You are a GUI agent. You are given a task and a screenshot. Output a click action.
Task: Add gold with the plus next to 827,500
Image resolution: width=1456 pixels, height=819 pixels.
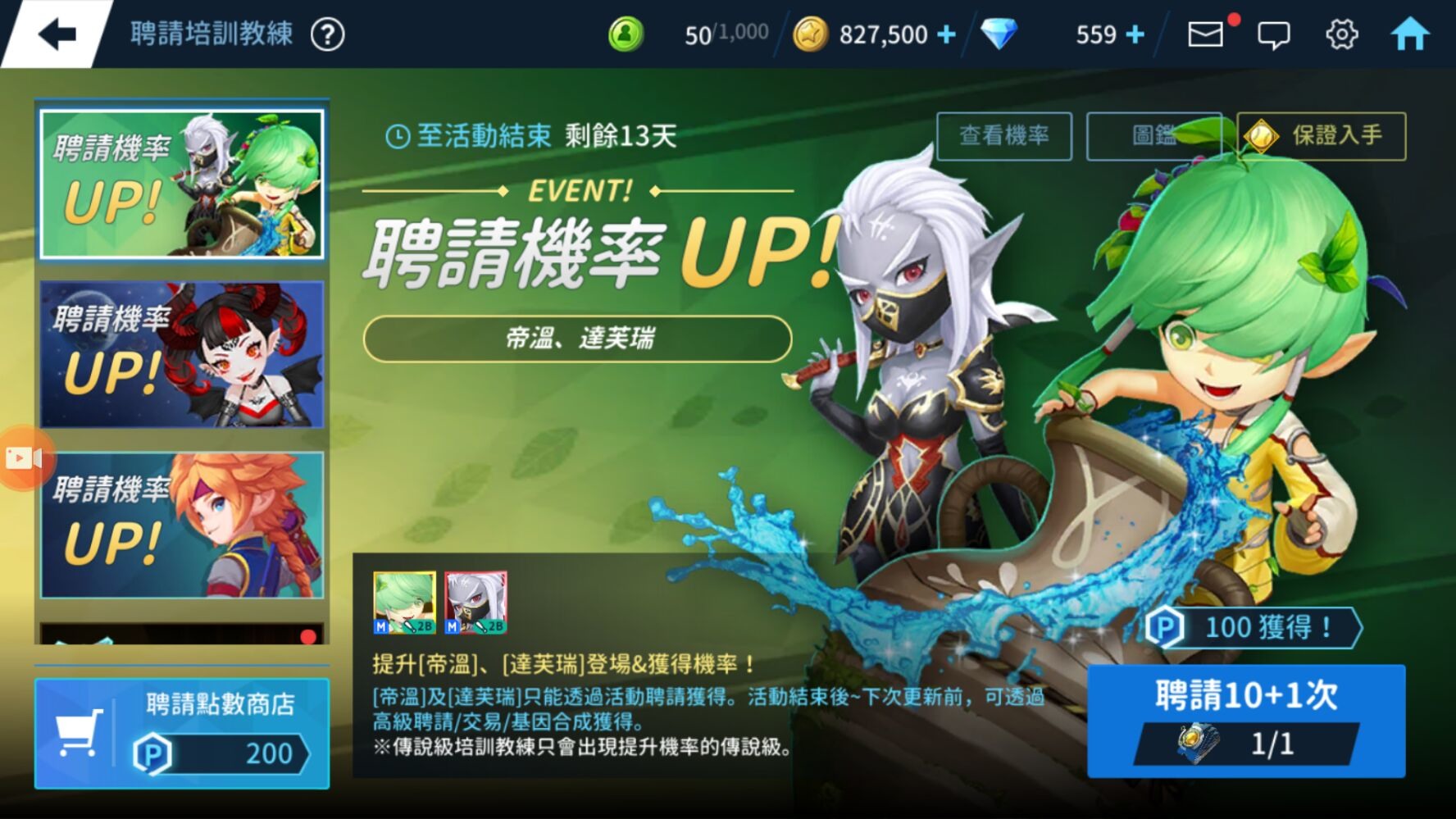pos(949,34)
